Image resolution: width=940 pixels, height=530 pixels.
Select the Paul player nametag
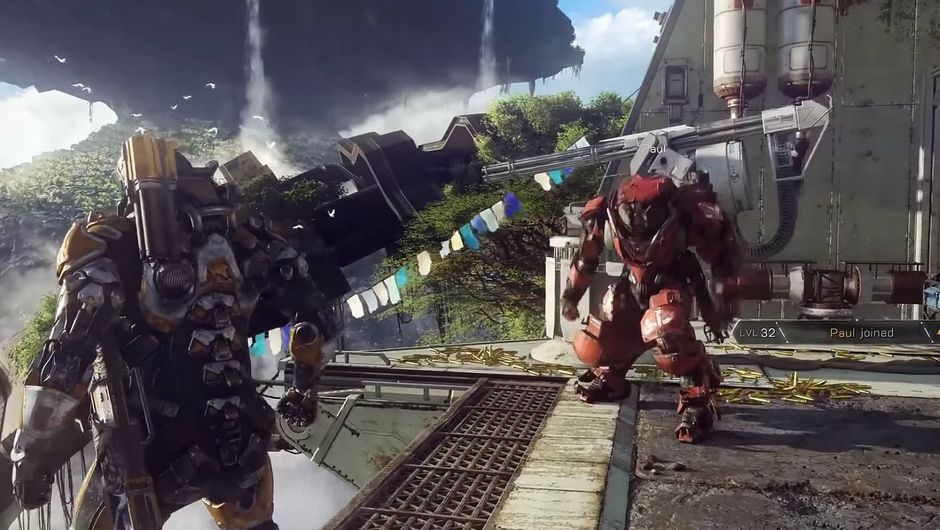[x=653, y=149]
